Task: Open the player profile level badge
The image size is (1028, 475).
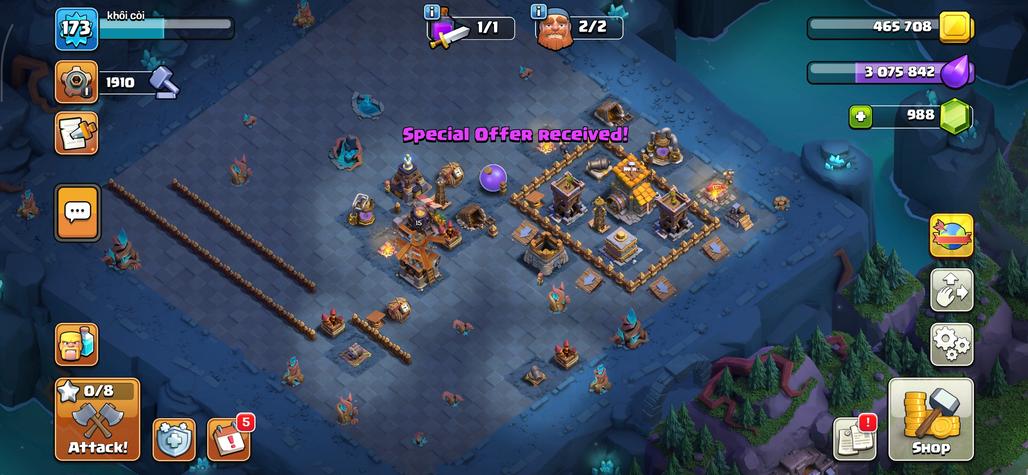Action: click(76, 28)
